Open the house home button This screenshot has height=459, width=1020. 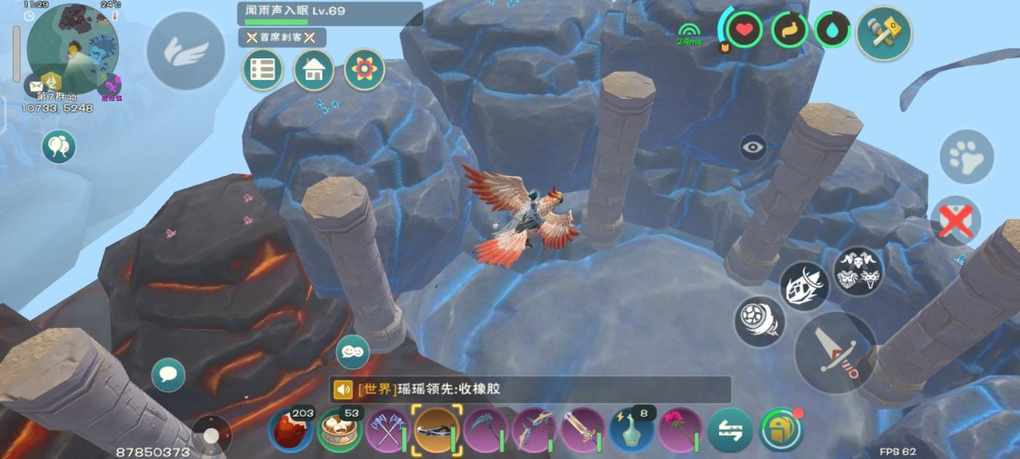pyautogui.click(x=314, y=70)
